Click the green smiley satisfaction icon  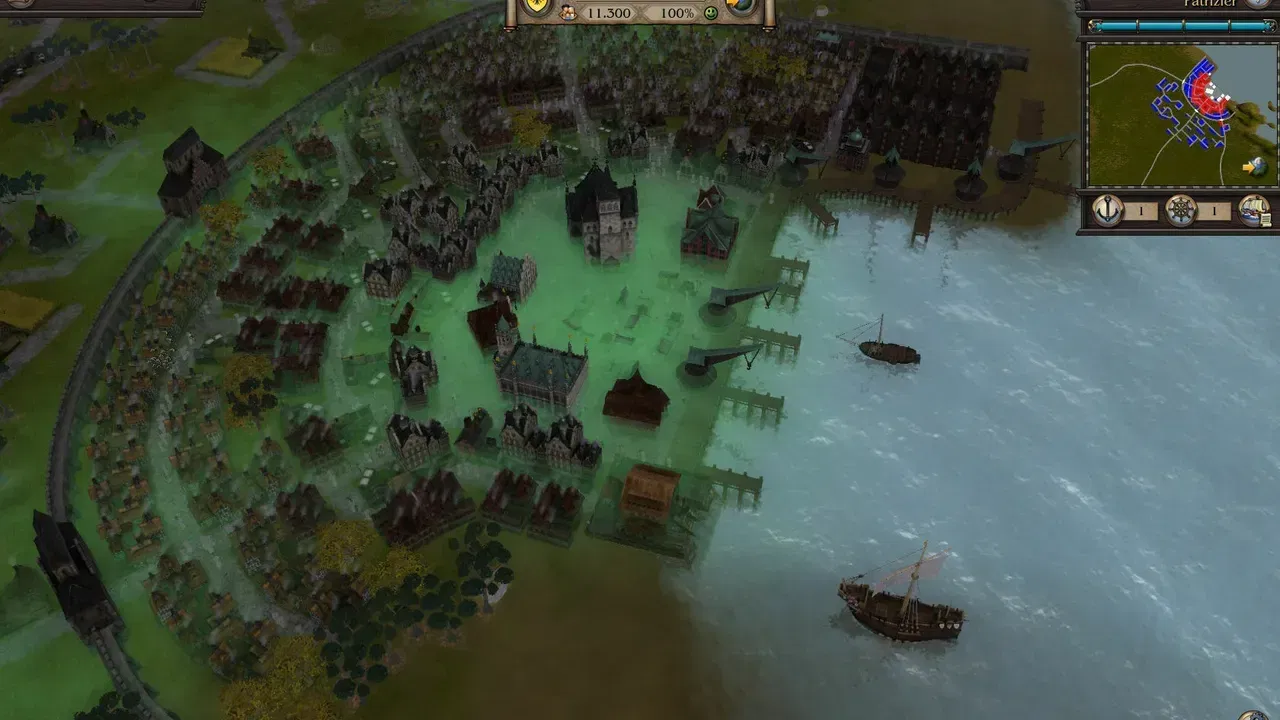710,14
